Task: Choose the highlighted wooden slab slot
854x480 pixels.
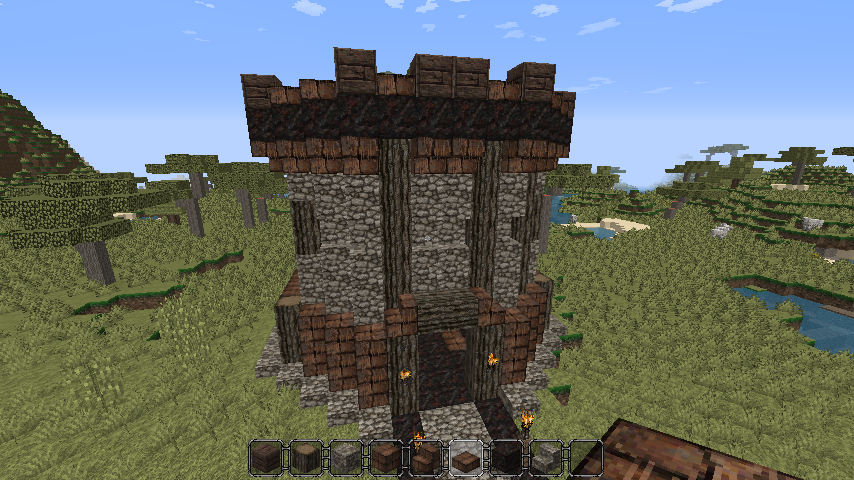Action: [x=465, y=458]
